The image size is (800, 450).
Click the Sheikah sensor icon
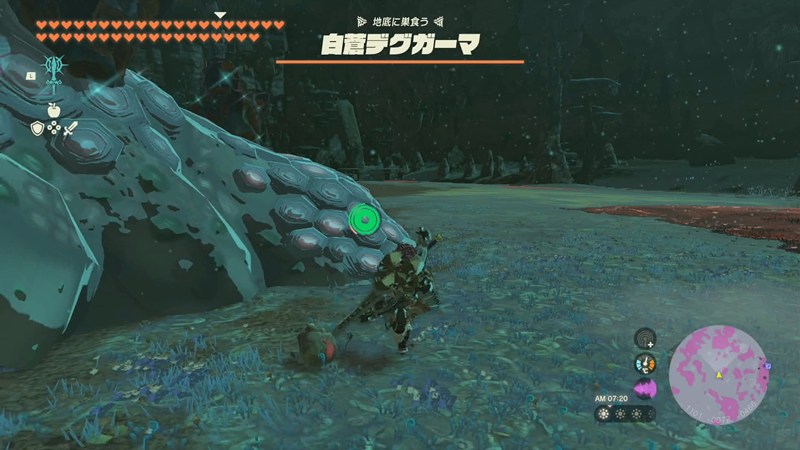pyautogui.click(x=645, y=339)
